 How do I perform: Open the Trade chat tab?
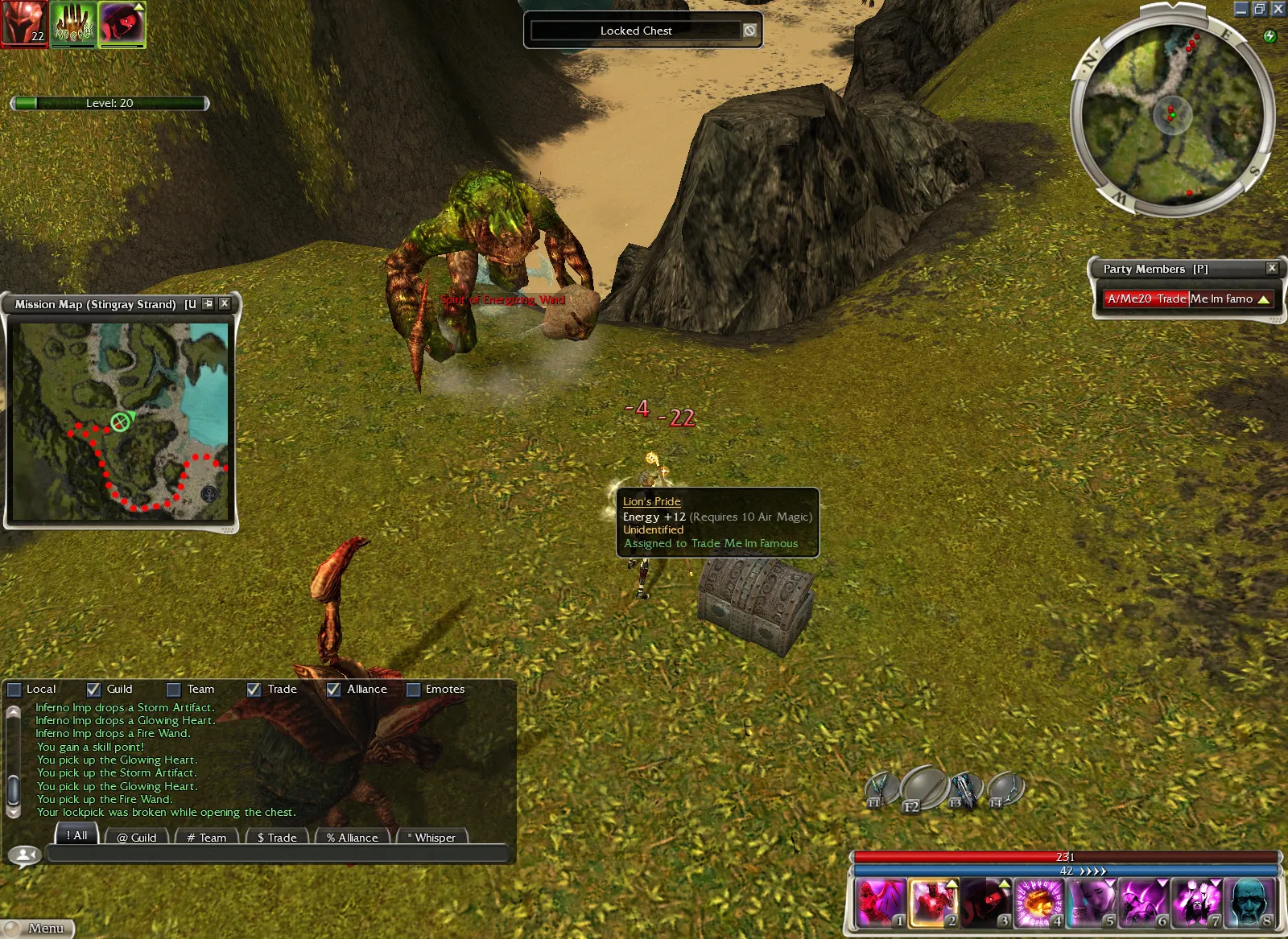tap(277, 837)
